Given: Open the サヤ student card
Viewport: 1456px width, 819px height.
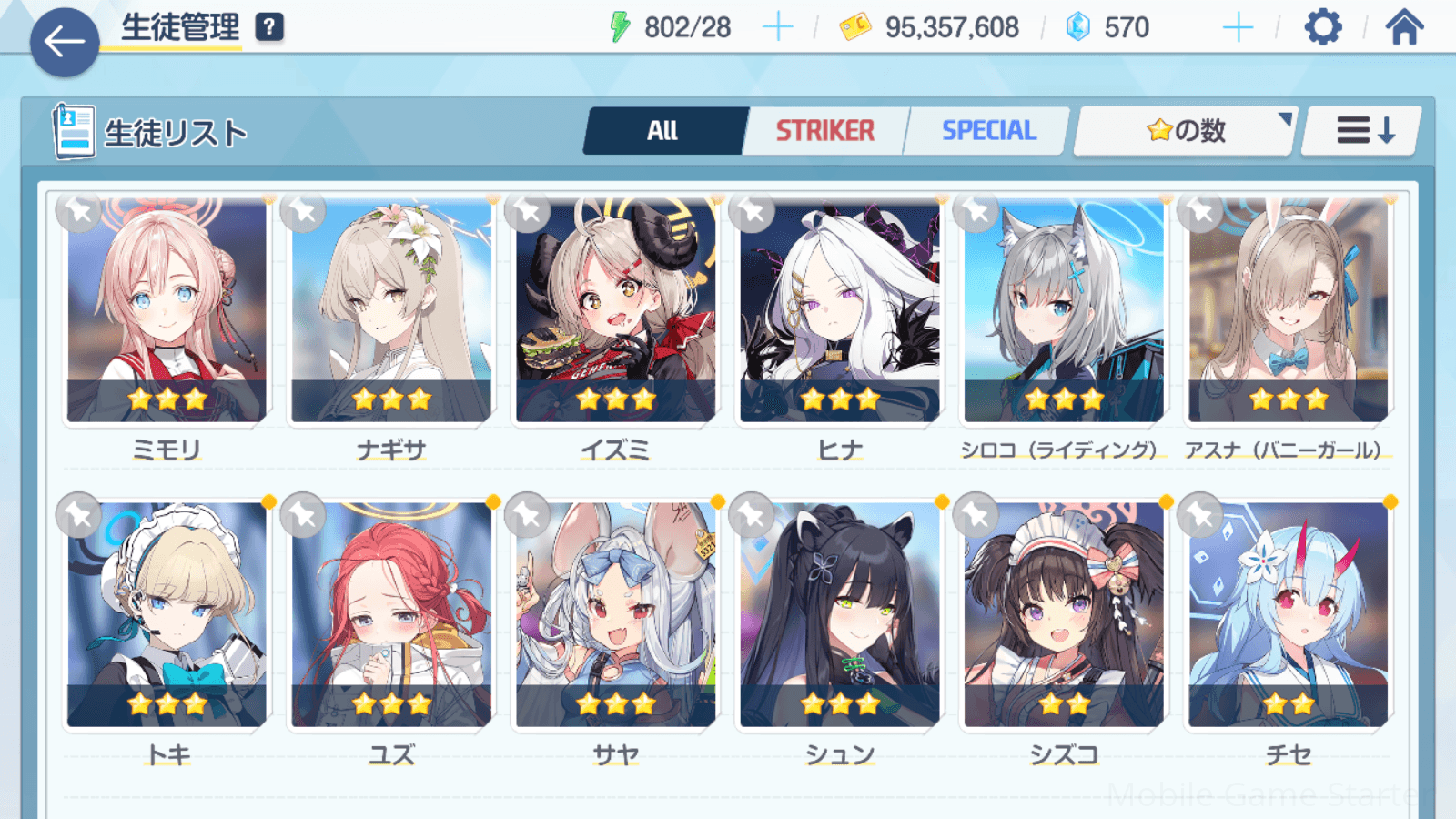Looking at the screenshot, I should pyautogui.click(x=616, y=615).
